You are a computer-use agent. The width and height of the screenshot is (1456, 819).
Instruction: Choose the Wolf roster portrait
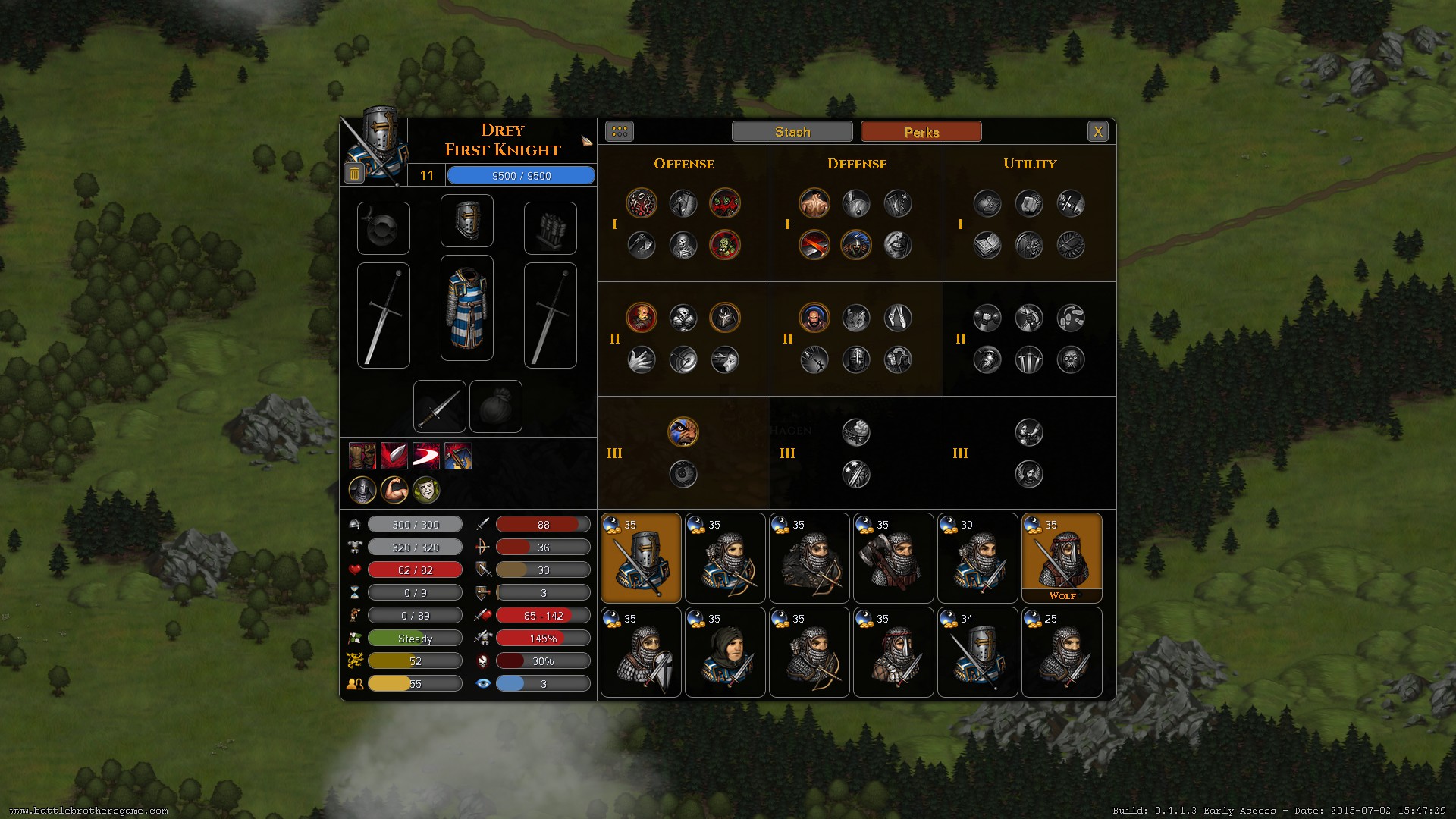[1061, 557]
